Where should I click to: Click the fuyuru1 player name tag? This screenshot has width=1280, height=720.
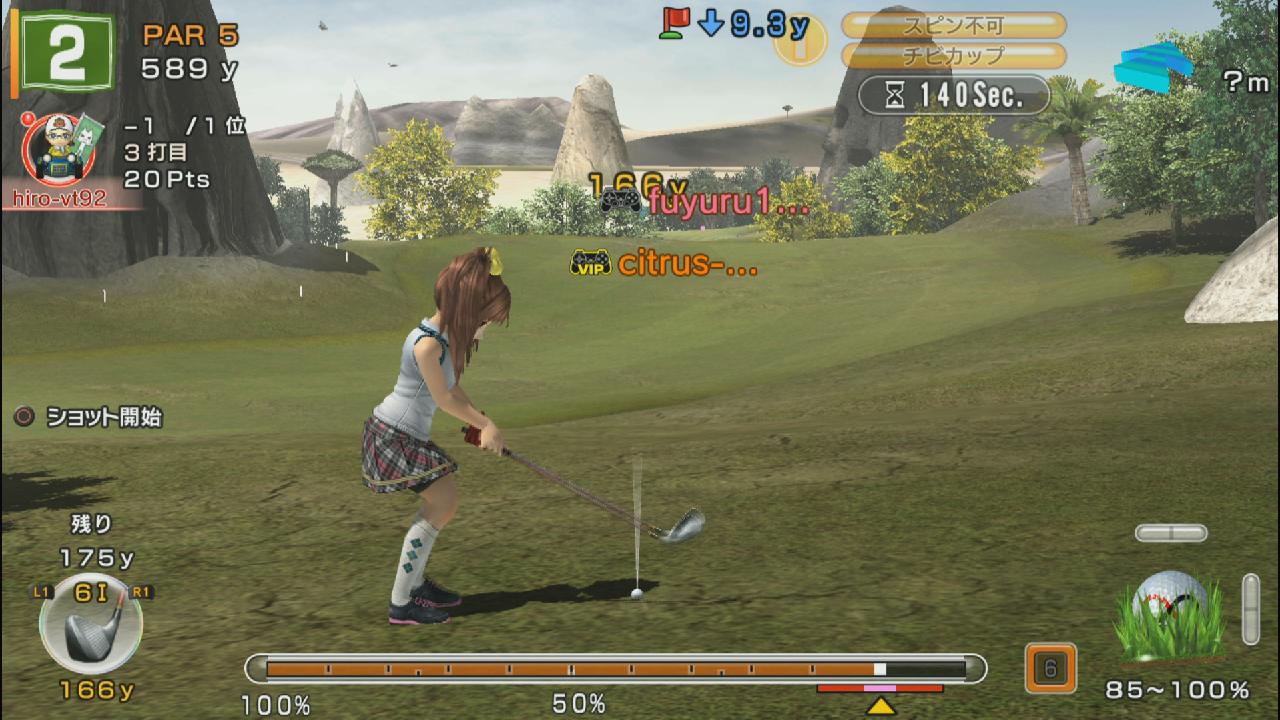click(708, 203)
